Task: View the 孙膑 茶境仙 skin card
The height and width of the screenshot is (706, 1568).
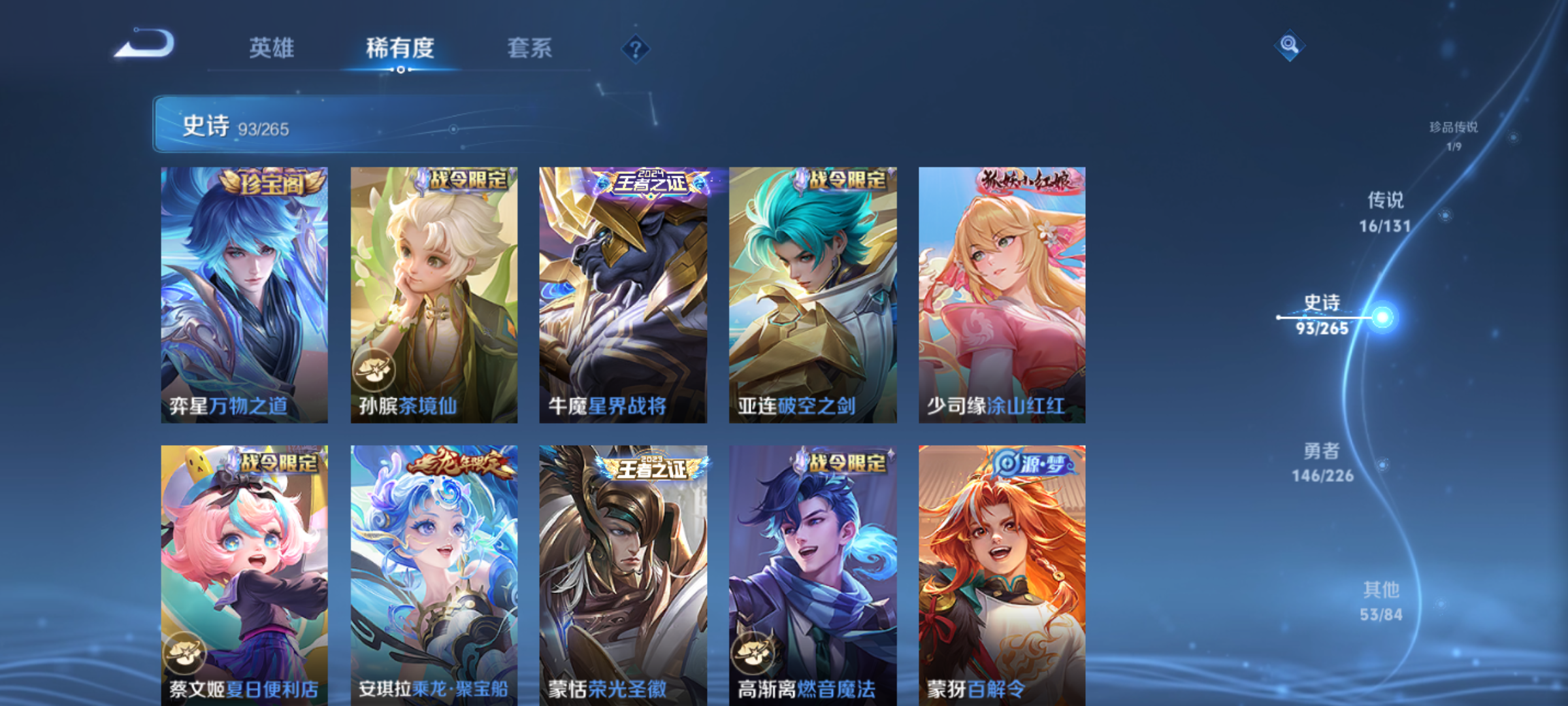Action: [434, 294]
